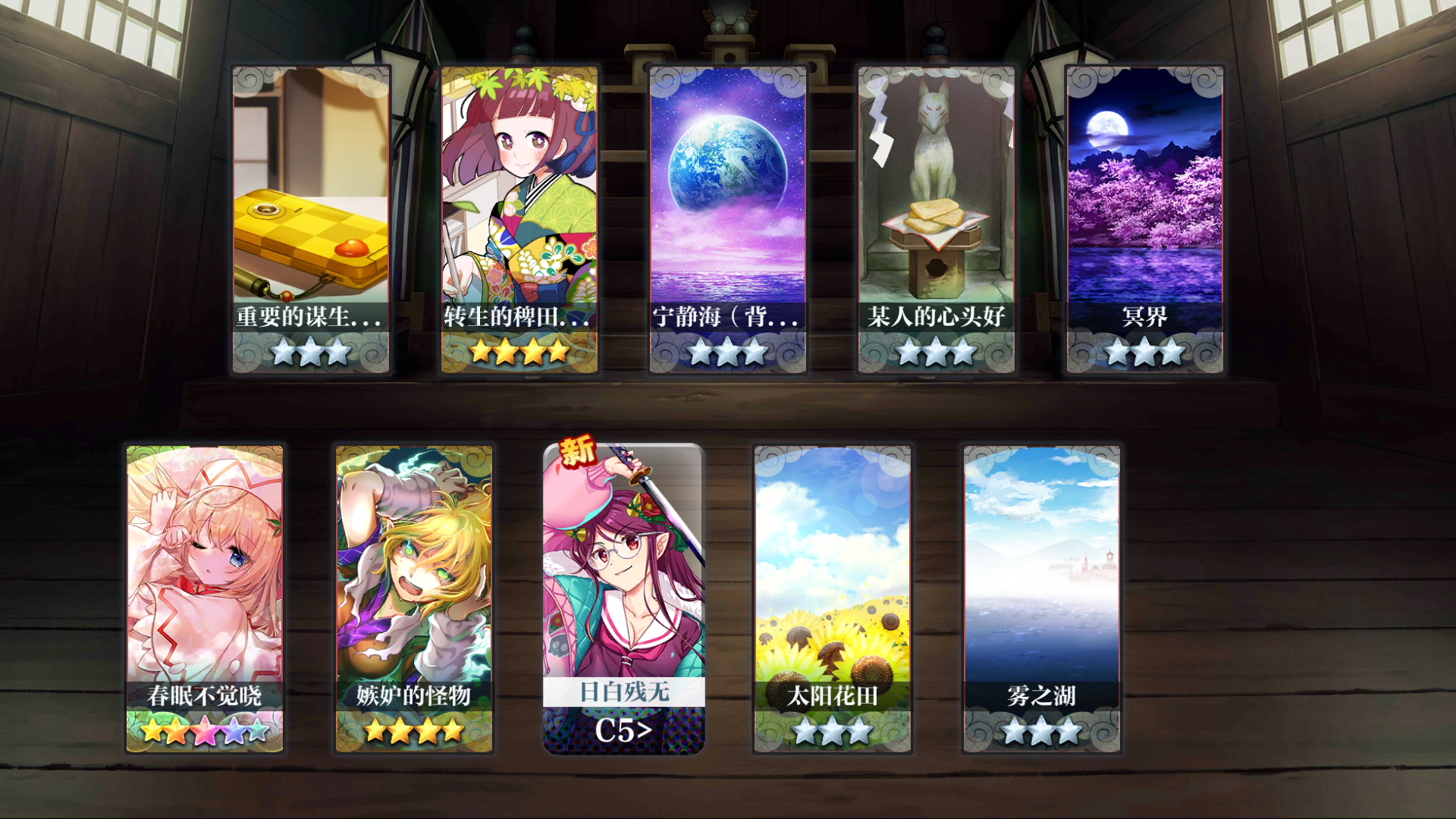The image size is (1456, 819).
Task: Select the 冥界 scenery card
Action: [x=1144, y=190]
